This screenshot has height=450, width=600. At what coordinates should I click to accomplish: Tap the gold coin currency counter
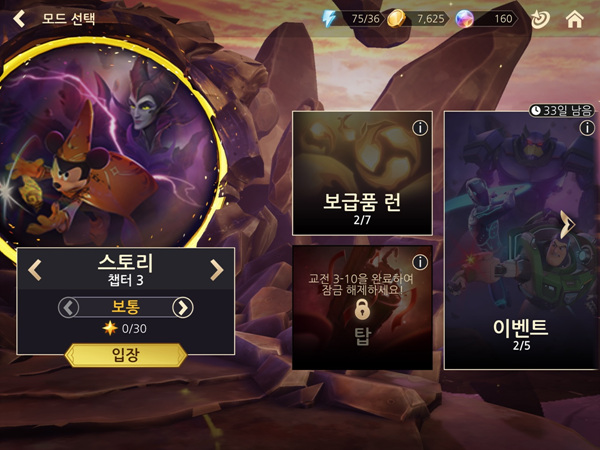tap(416, 19)
